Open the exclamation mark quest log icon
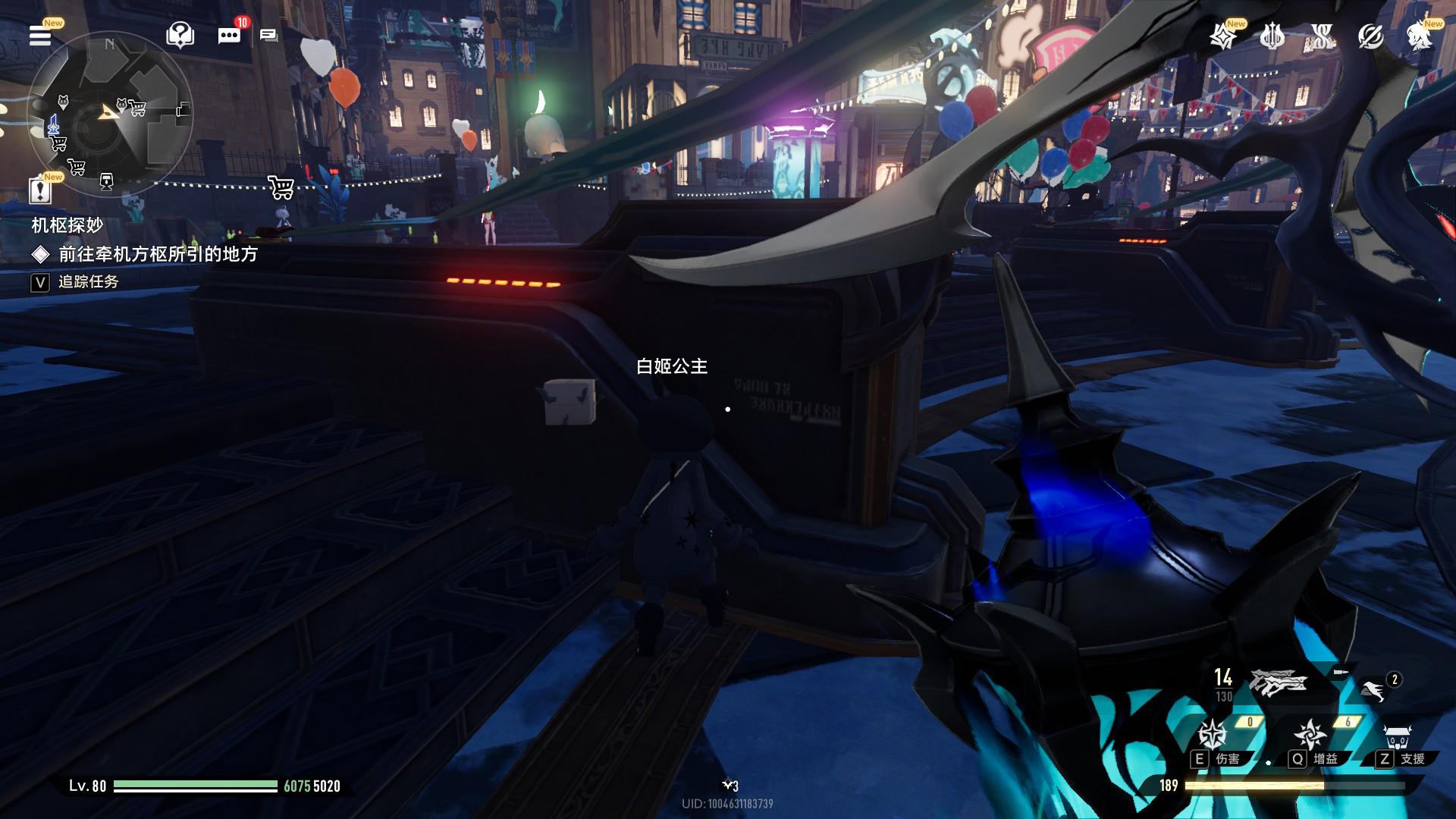The image size is (1456, 819). (40, 190)
